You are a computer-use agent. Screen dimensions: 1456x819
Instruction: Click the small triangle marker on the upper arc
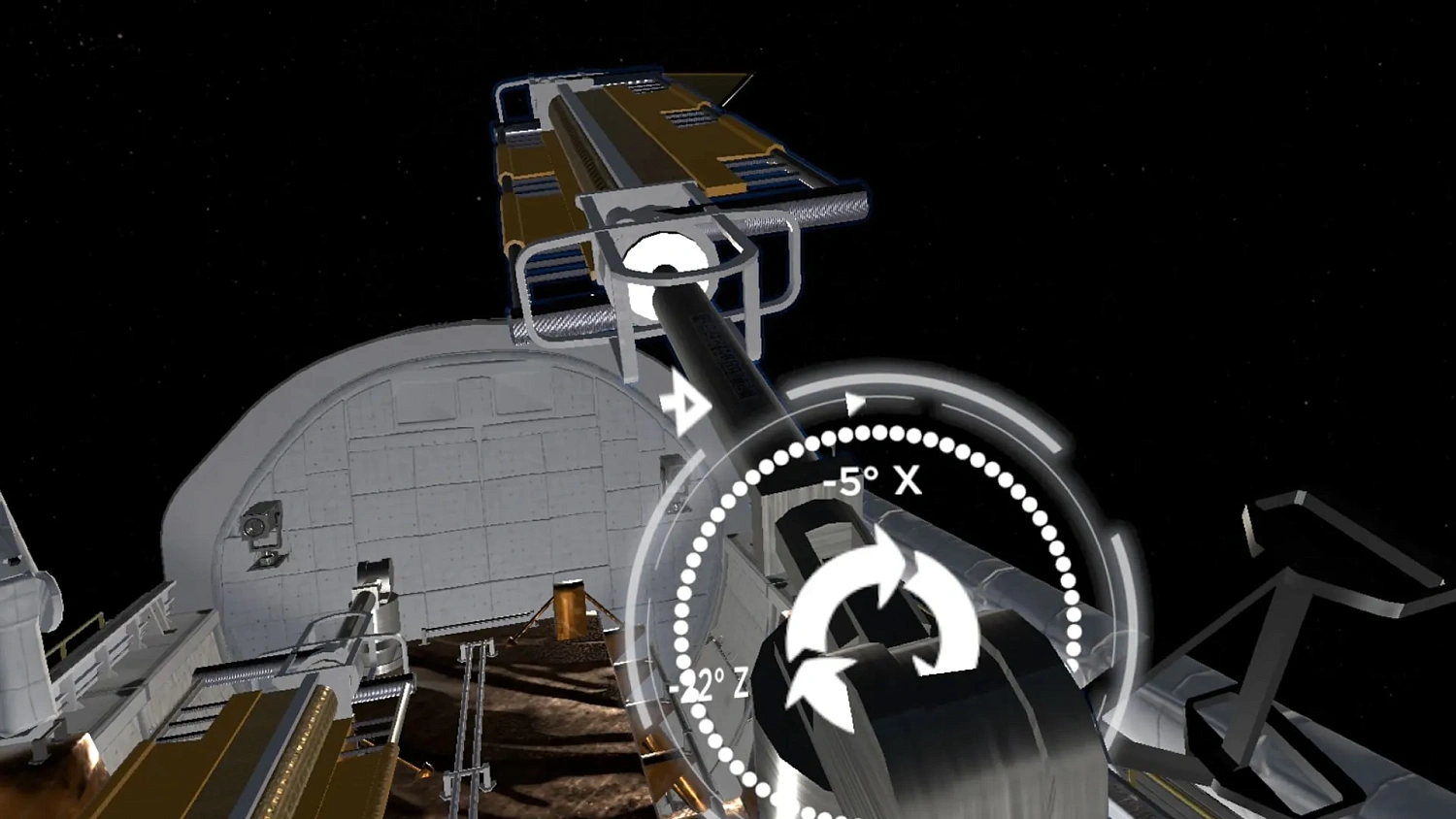tap(854, 400)
